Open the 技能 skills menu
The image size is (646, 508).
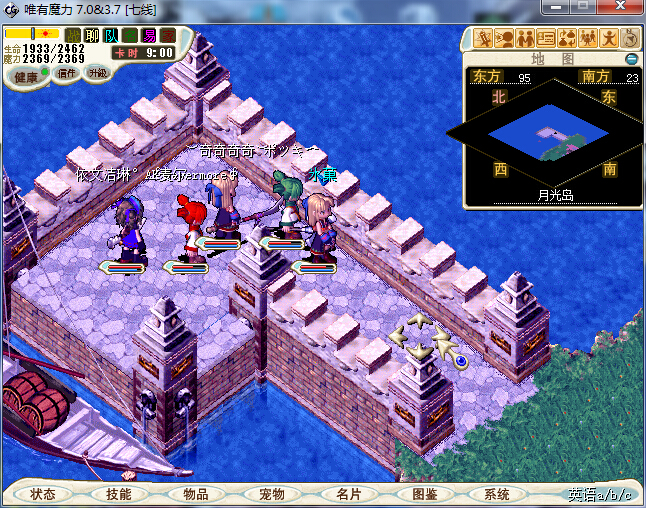click(x=119, y=494)
